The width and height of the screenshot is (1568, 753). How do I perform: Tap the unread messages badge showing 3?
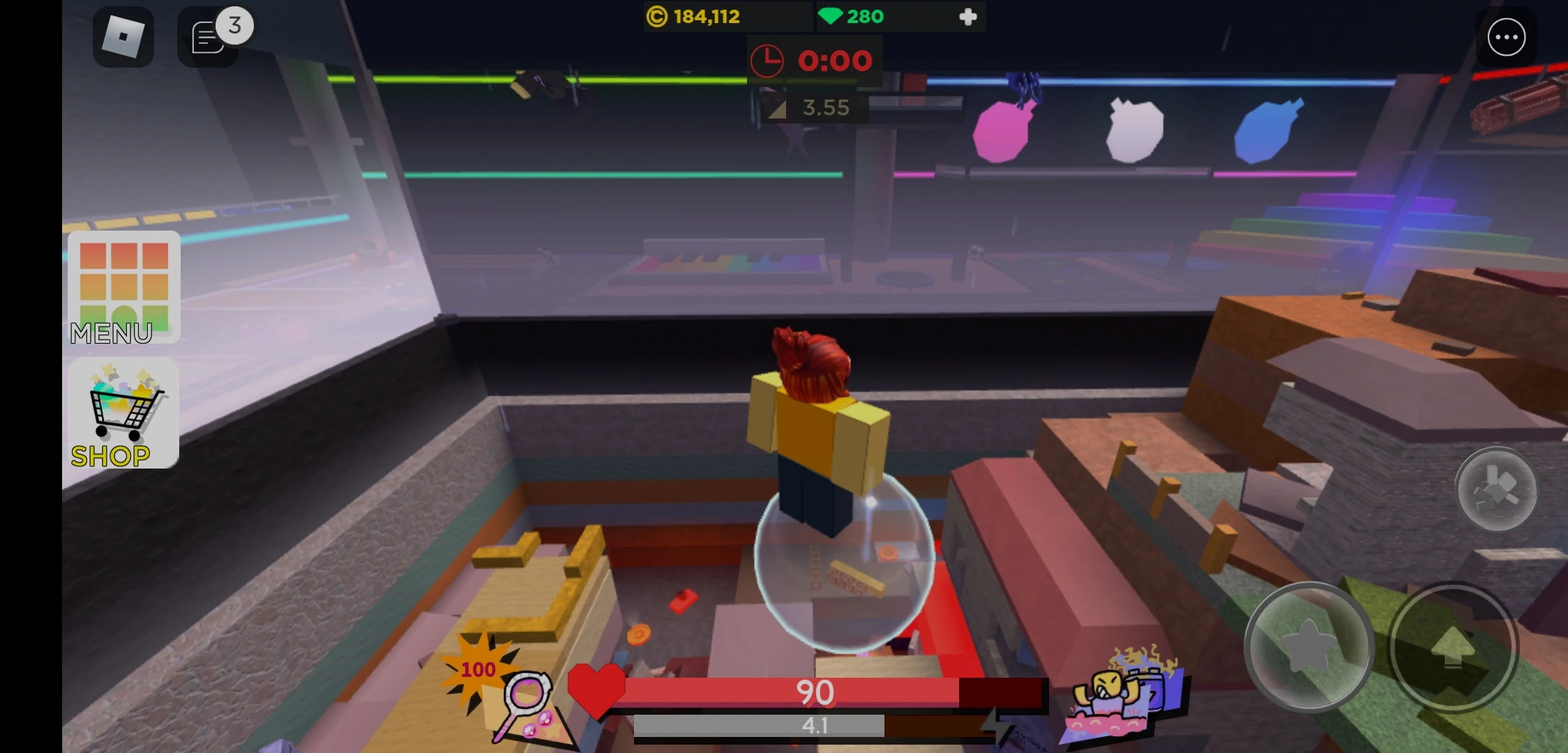[234, 26]
